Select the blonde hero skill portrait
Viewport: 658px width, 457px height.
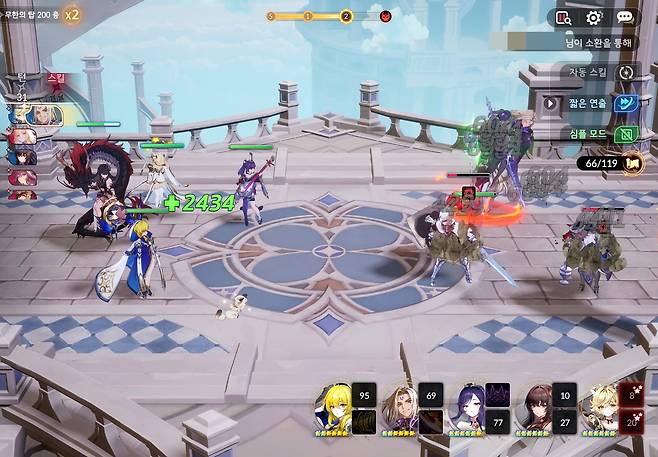(334, 406)
